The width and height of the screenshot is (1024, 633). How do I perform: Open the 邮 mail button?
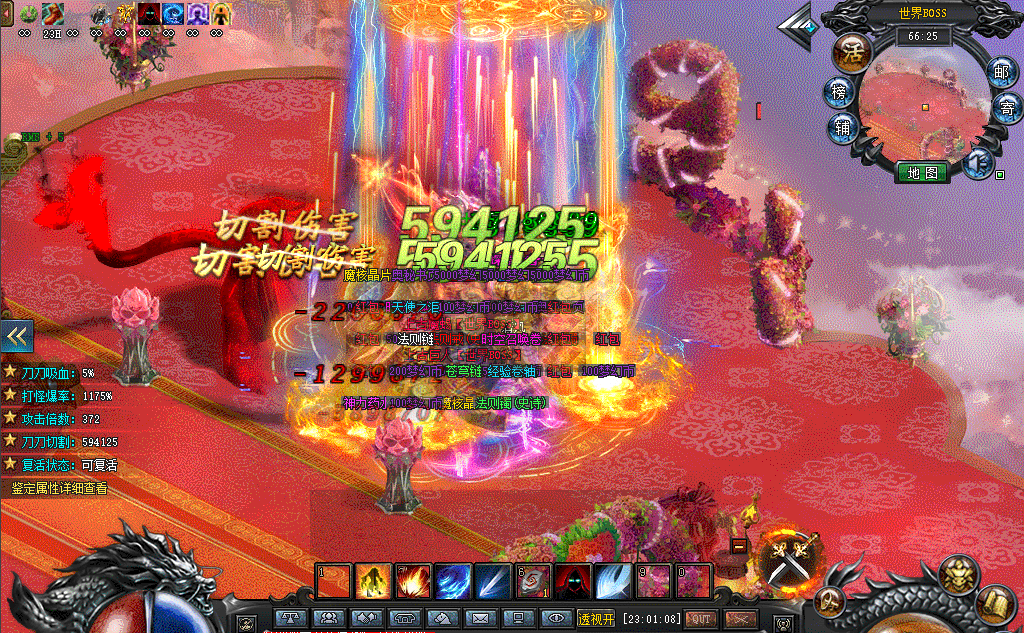pyautogui.click(x=1000, y=71)
